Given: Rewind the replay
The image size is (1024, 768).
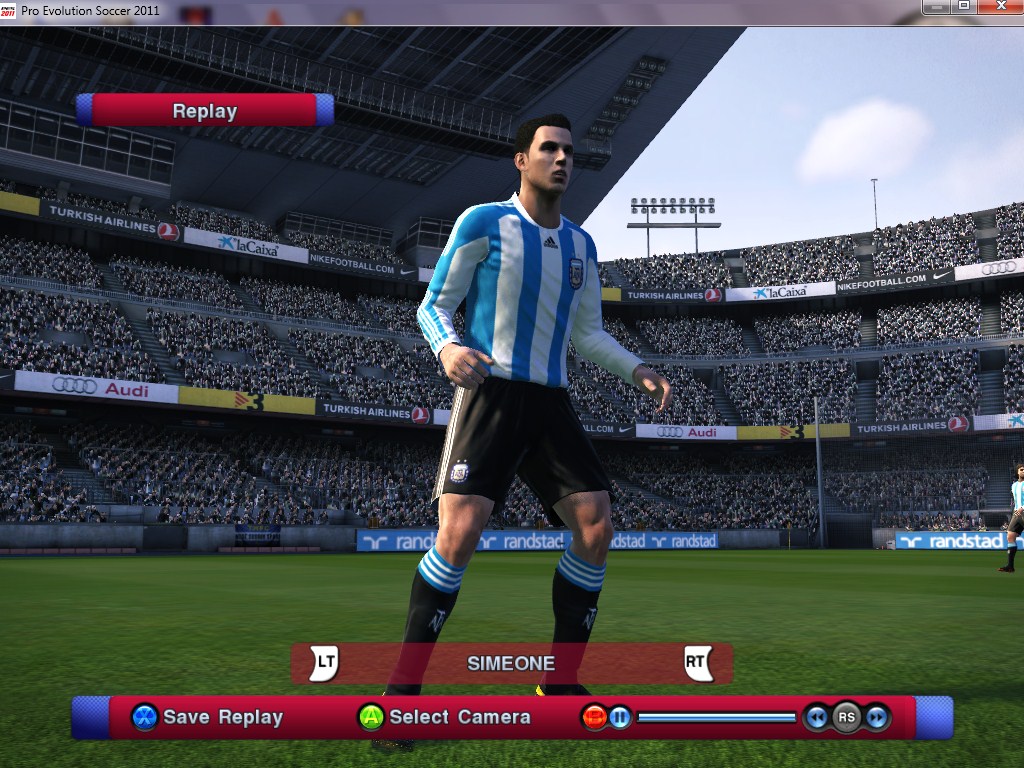Looking at the screenshot, I should click(x=817, y=717).
